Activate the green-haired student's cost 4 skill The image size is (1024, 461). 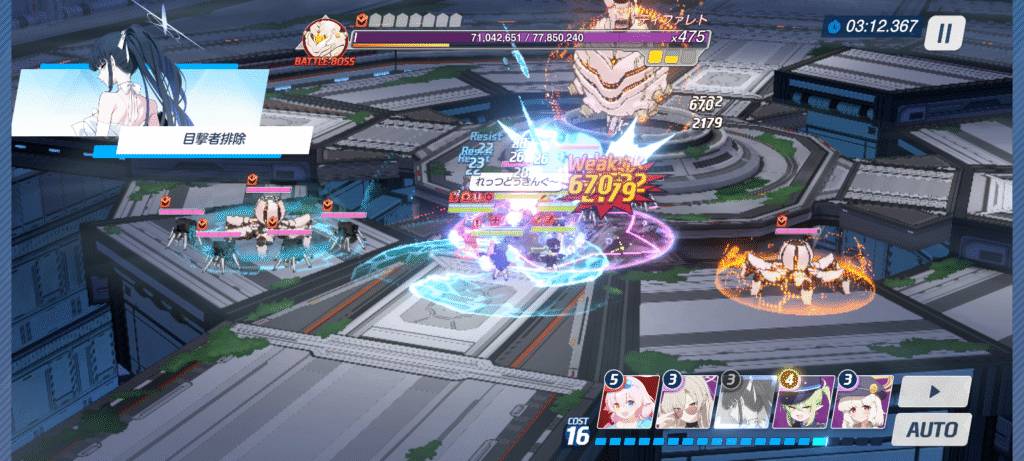click(804, 403)
